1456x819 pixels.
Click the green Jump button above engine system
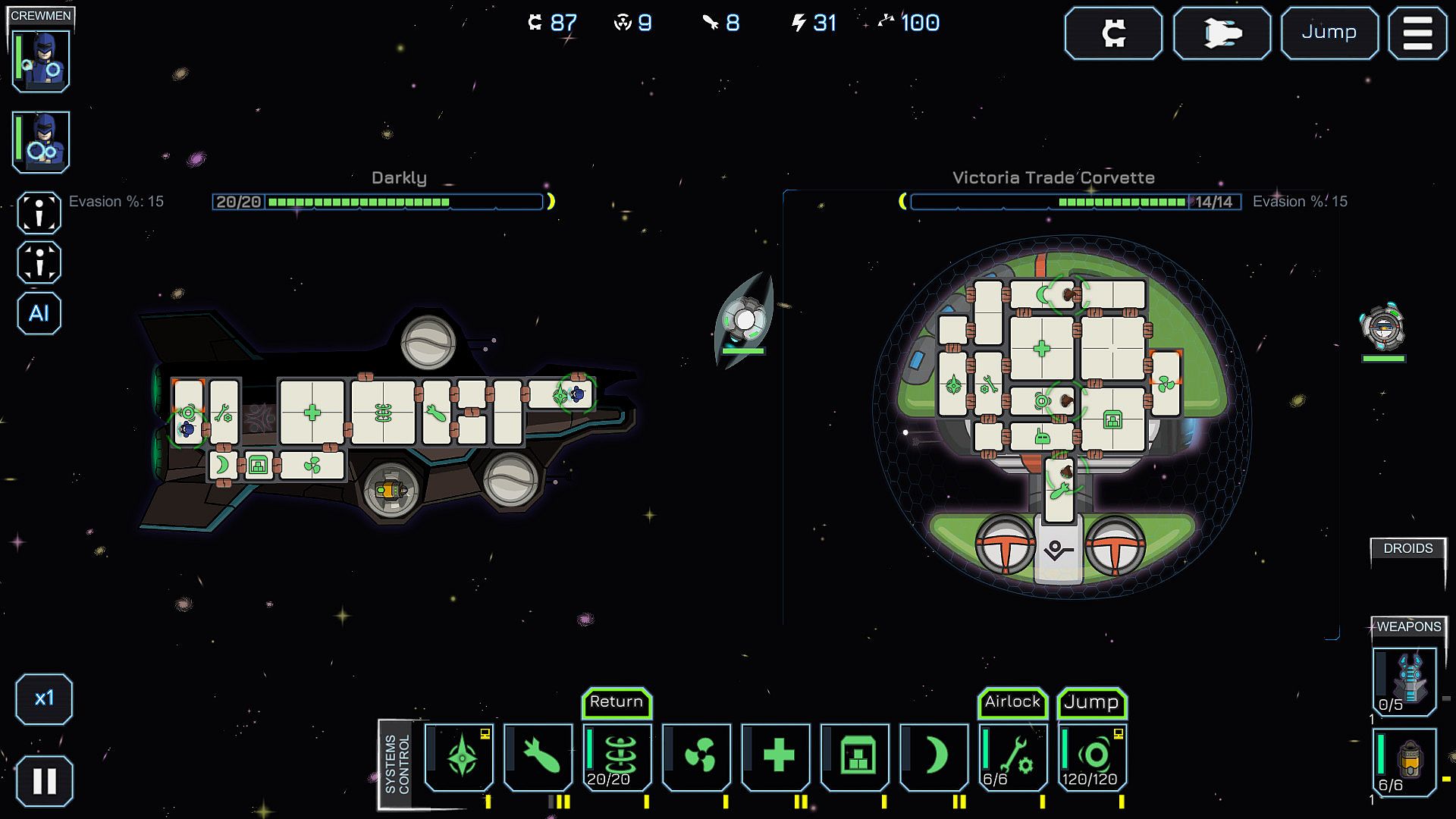1091,703
